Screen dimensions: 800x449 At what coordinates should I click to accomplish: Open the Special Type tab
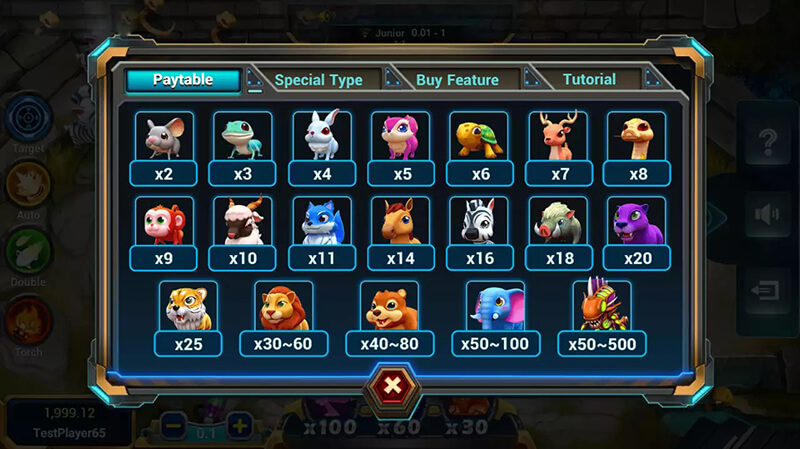tap(318, 80)
